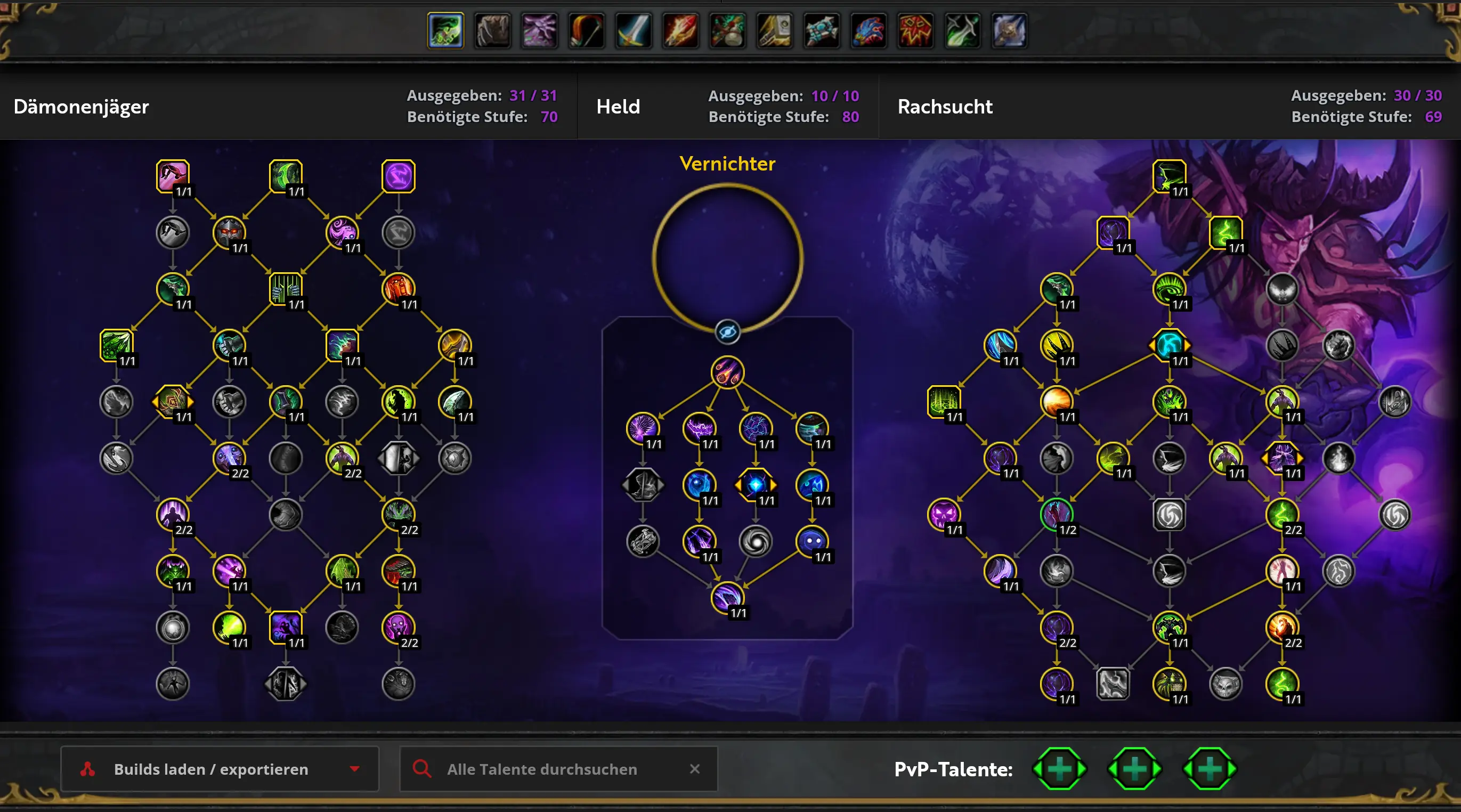Image resolution: width=1461 pixels, height=812 pixels.
Task: Select the pink leaping figure talent node
Action: [173, 176]
